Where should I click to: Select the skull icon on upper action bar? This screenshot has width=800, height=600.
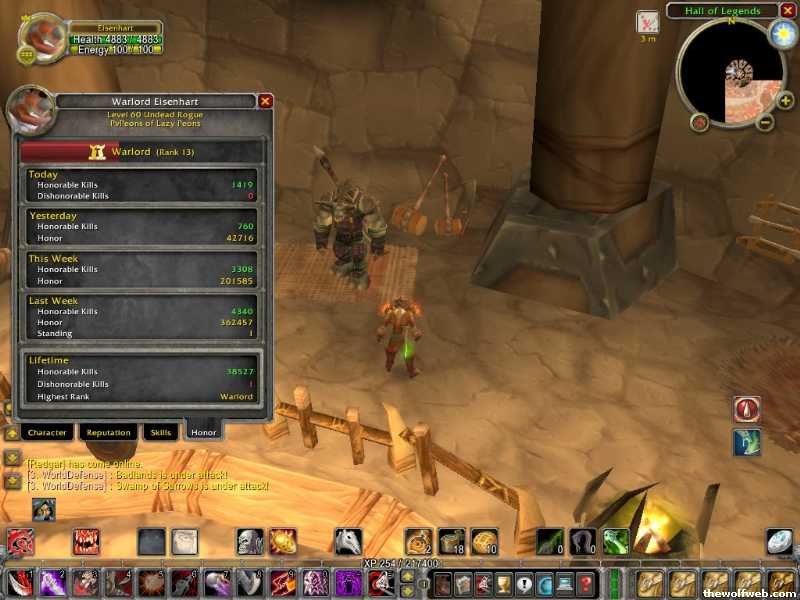tap(249, 542)
